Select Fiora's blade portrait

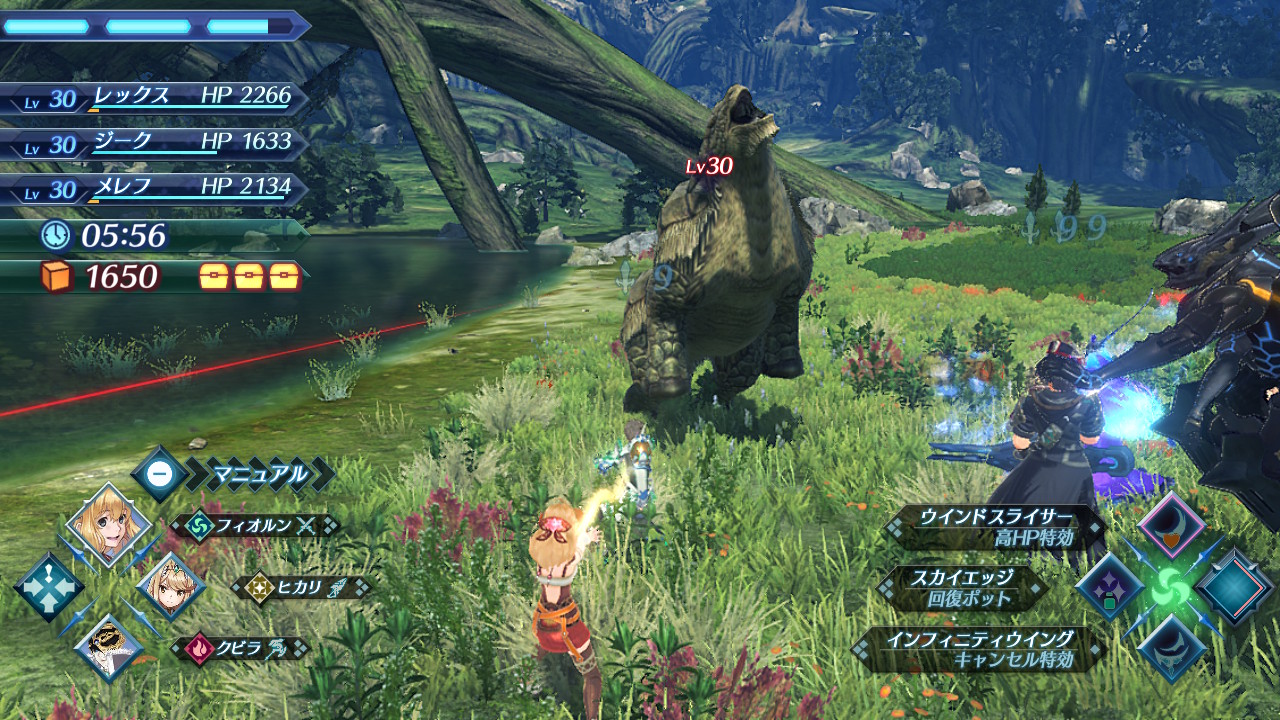click(x=108, y=525)
